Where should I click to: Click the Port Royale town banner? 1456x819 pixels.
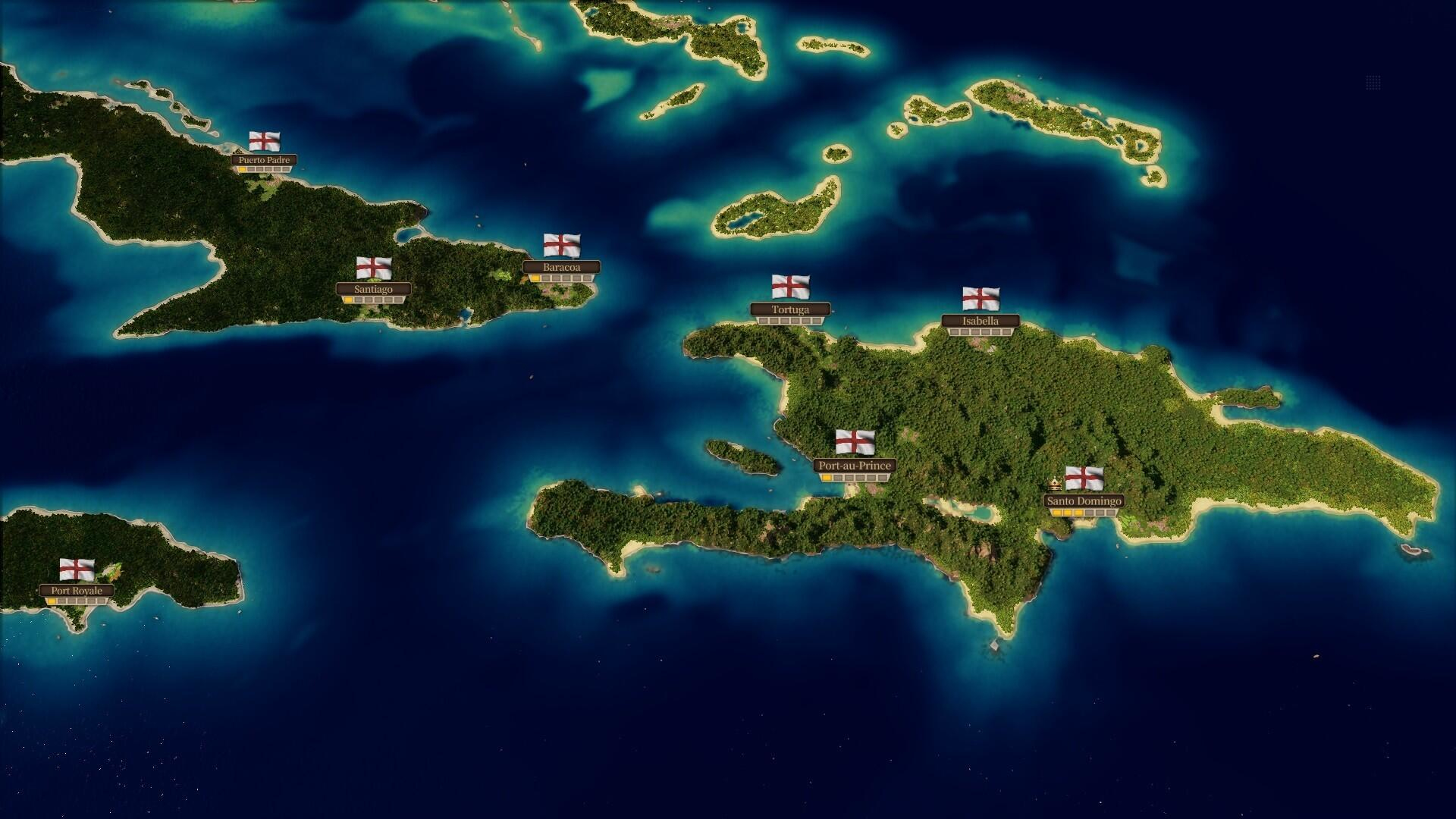77,589
